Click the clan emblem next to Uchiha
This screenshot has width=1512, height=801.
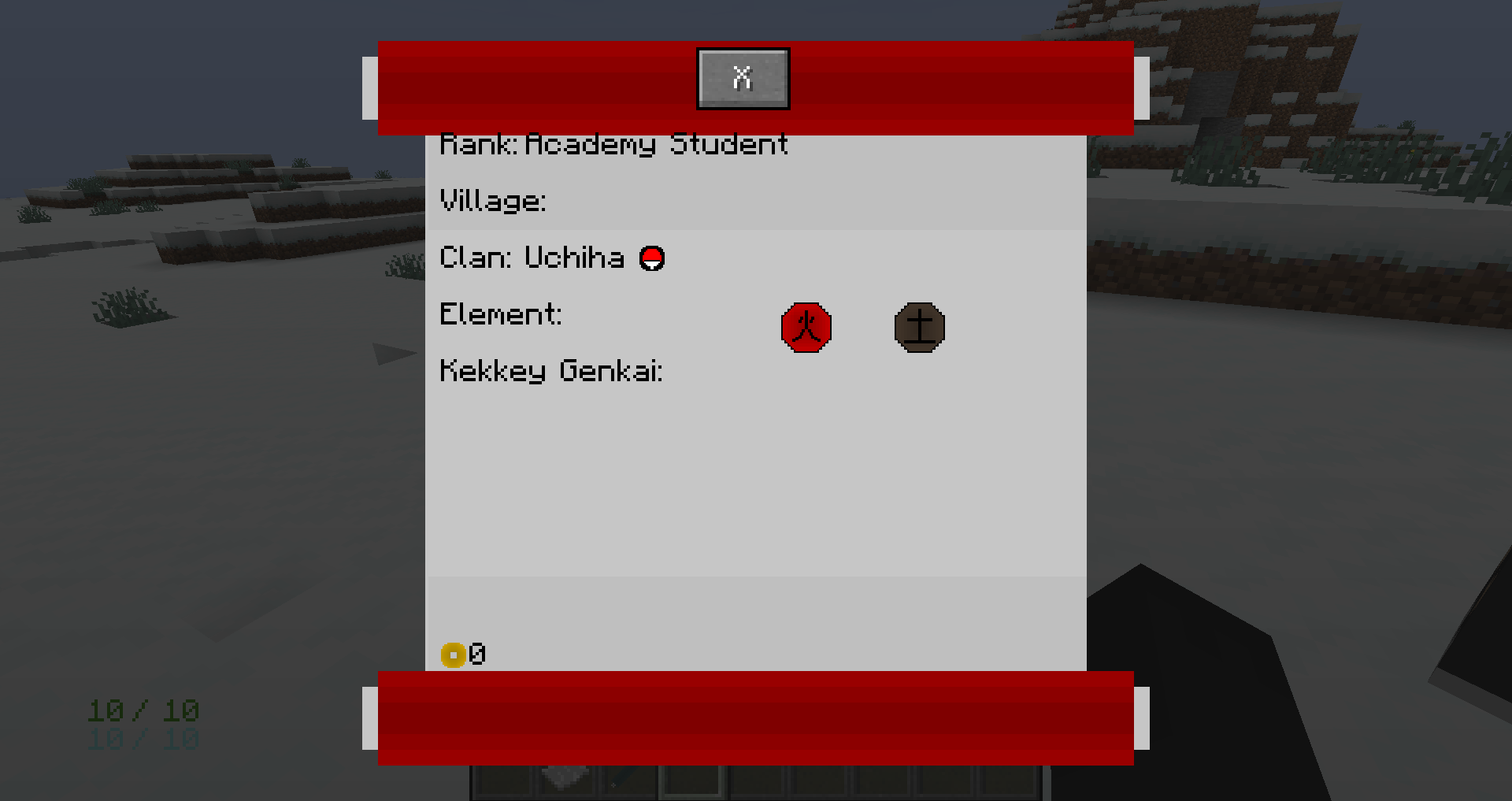[x=652, y=258]
